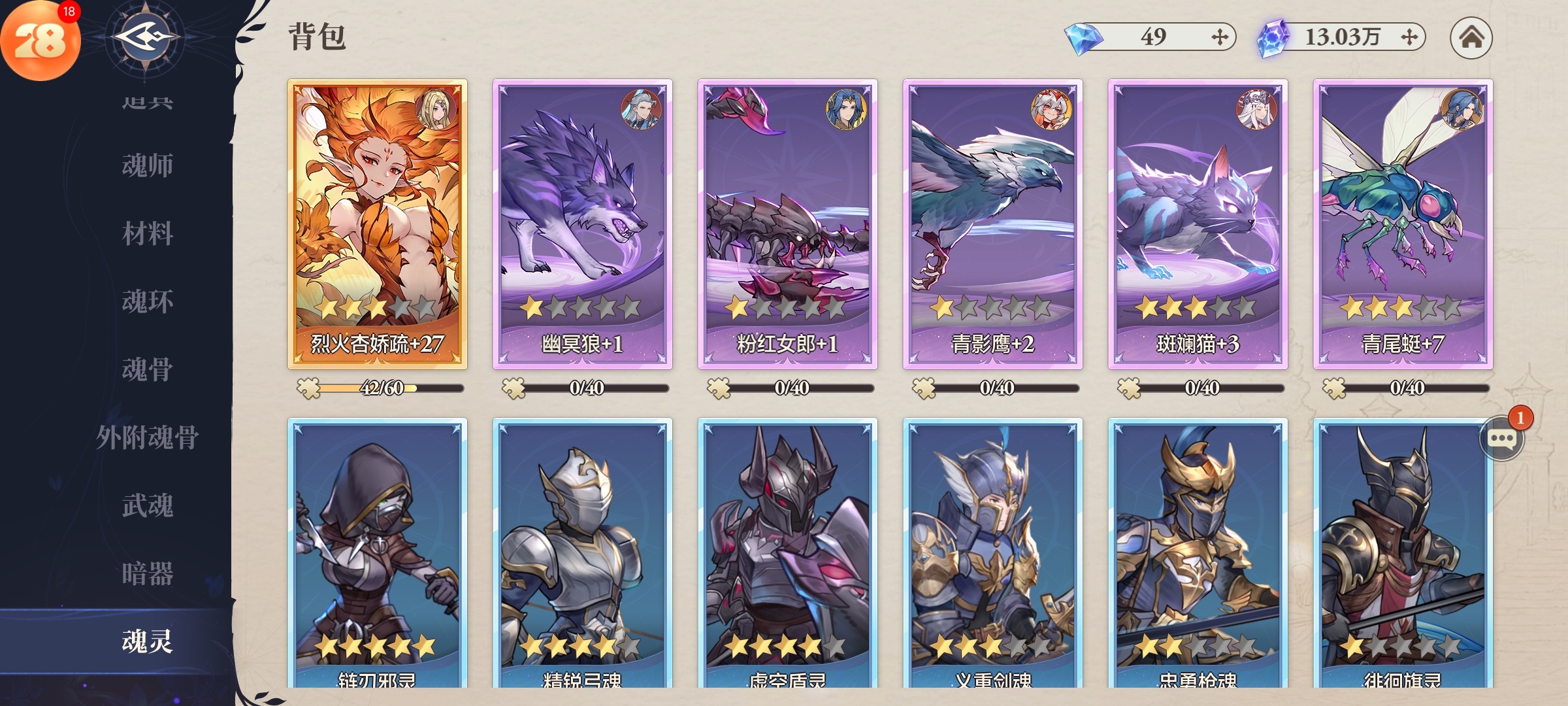Screen dimensions: 1568x706
Task: Pick the 斑斓猫+3 cat card
Action: pyautogui.click(x=1198, y=224)
